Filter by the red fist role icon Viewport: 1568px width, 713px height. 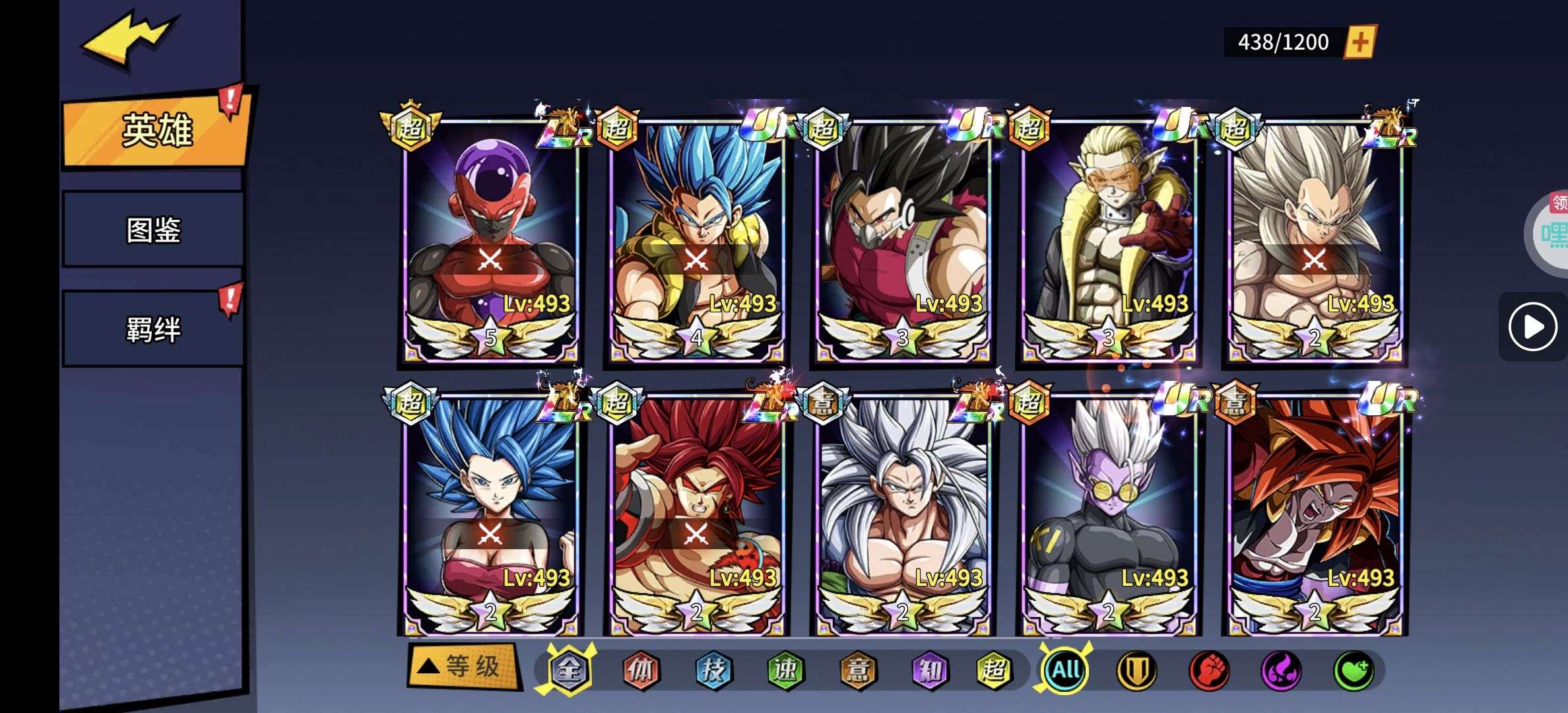[1208, 671]
